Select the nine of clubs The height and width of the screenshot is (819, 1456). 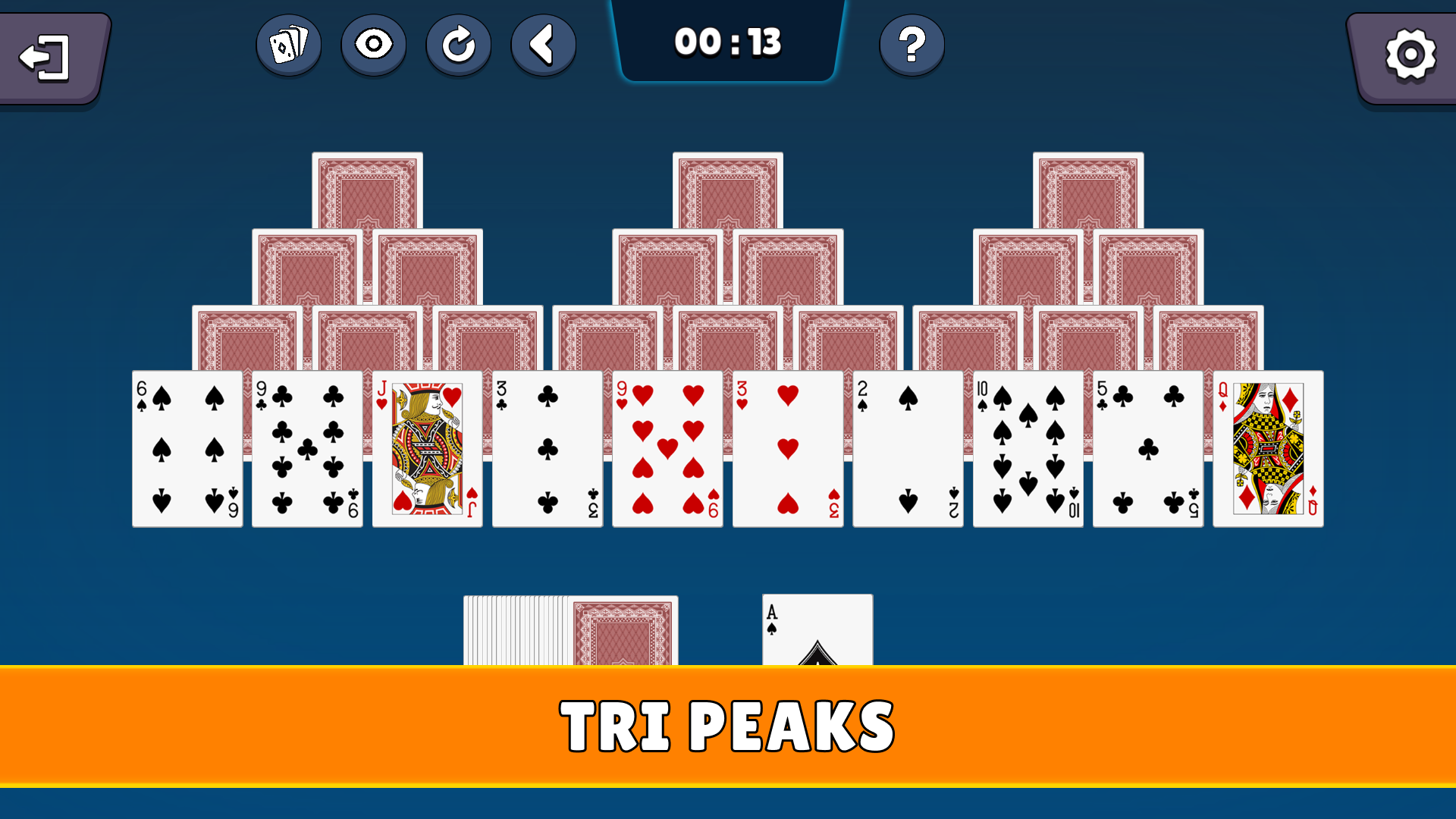click(306, 449)
